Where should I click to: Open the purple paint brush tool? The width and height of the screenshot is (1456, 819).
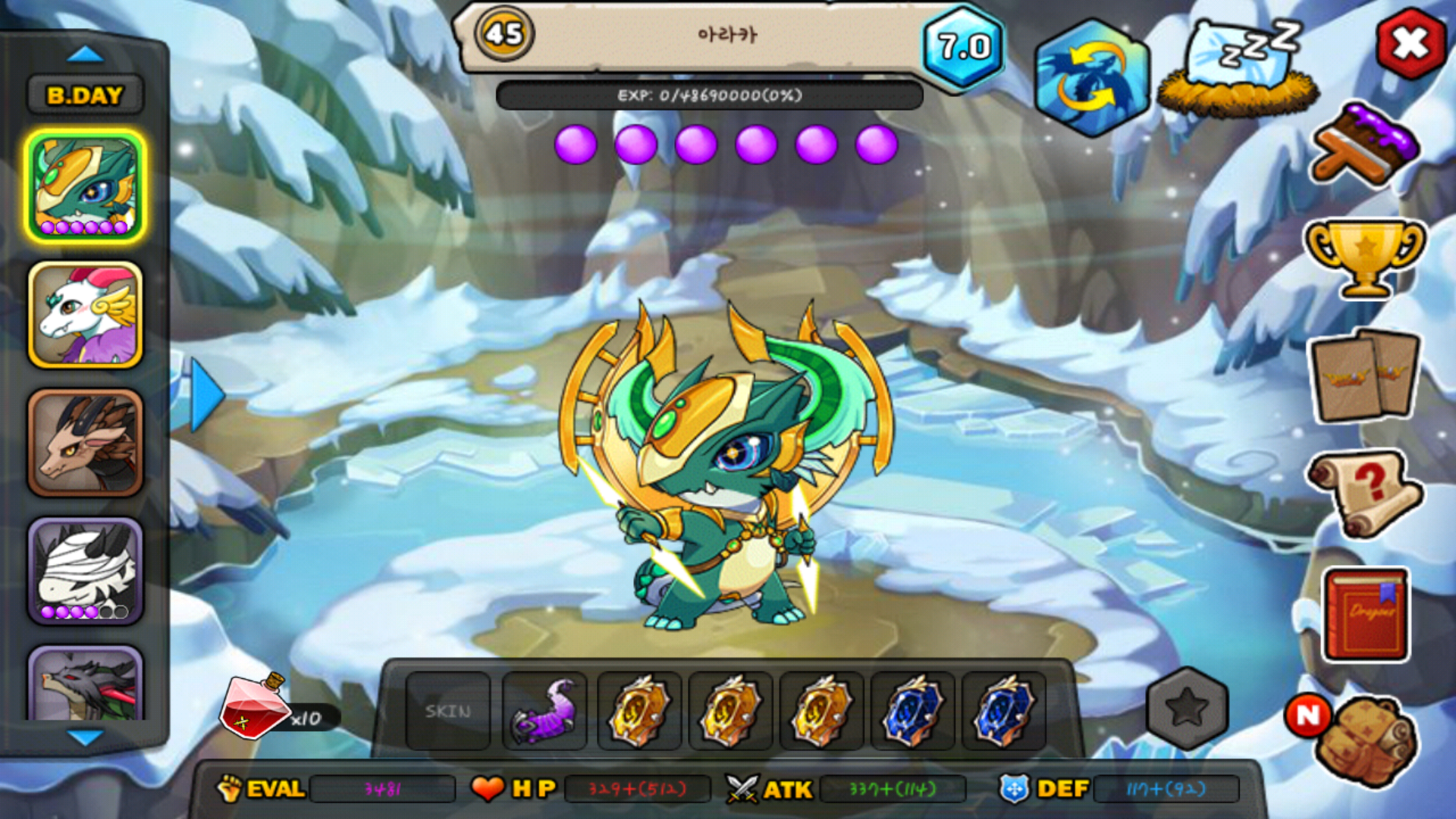1365,146
